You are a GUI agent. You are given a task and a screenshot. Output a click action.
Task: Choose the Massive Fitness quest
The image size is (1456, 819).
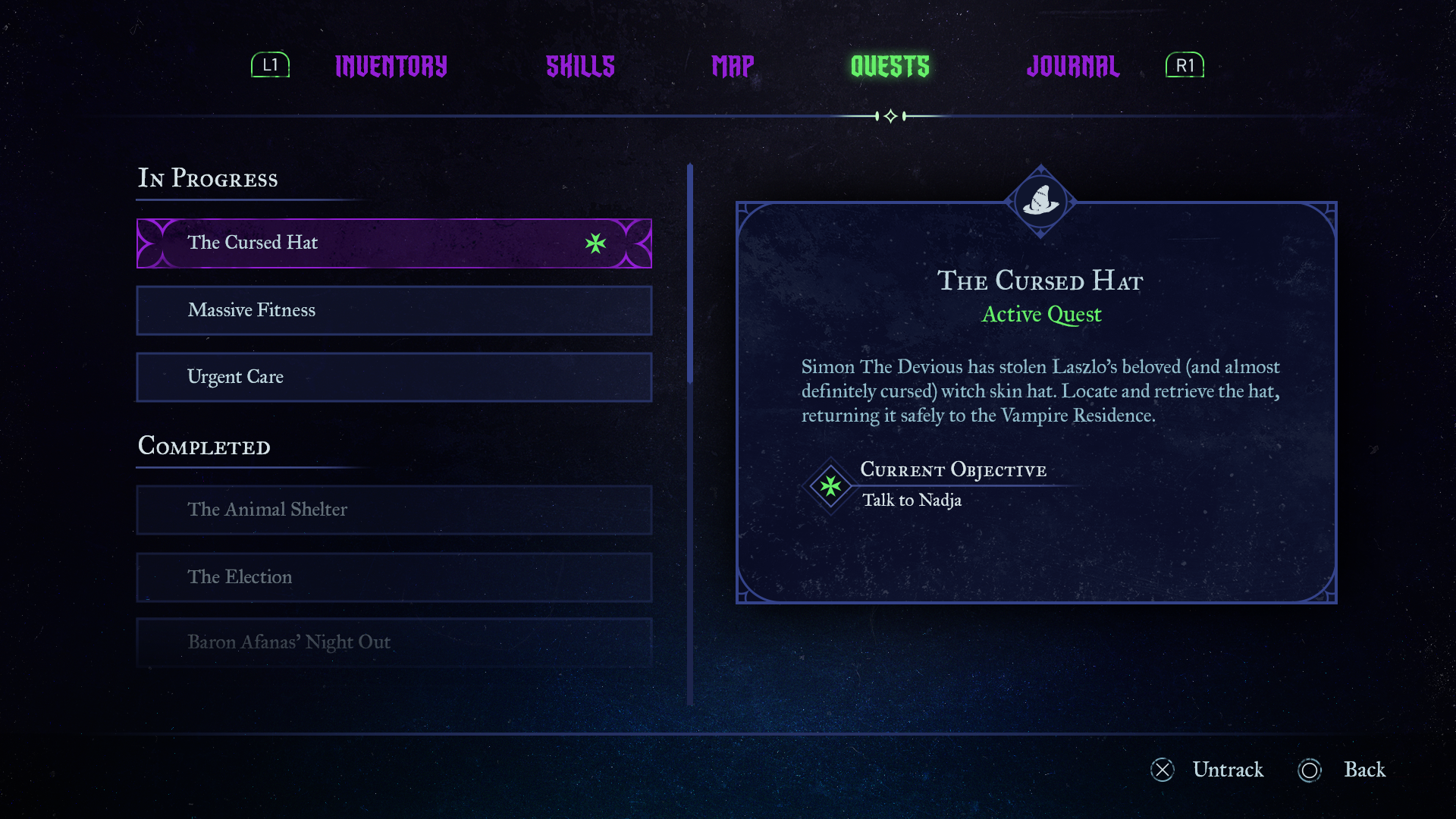point(394,310)
